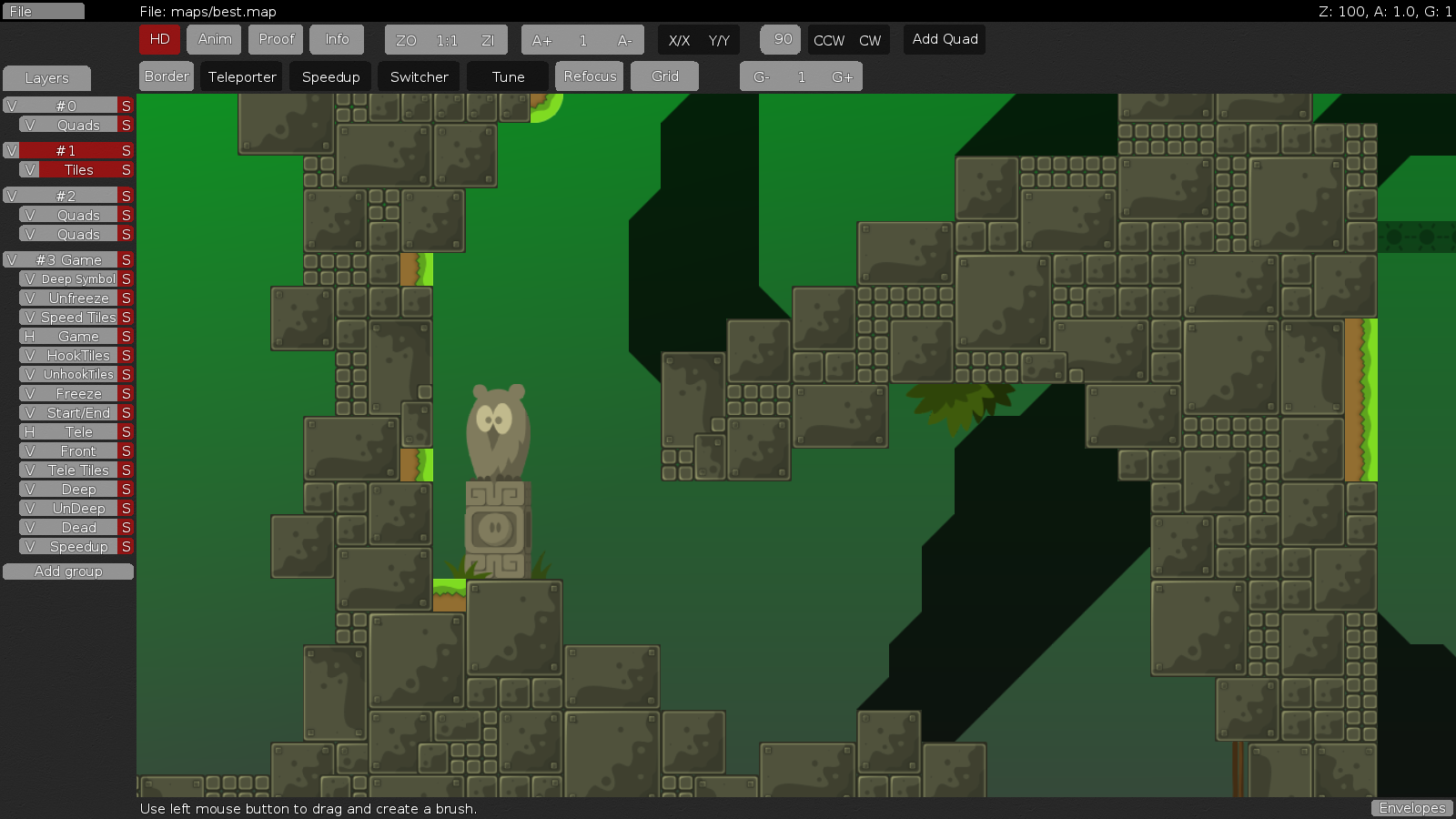Click the Add Quad button
The height and width of the screenshot is (819, 1456).
945,39
